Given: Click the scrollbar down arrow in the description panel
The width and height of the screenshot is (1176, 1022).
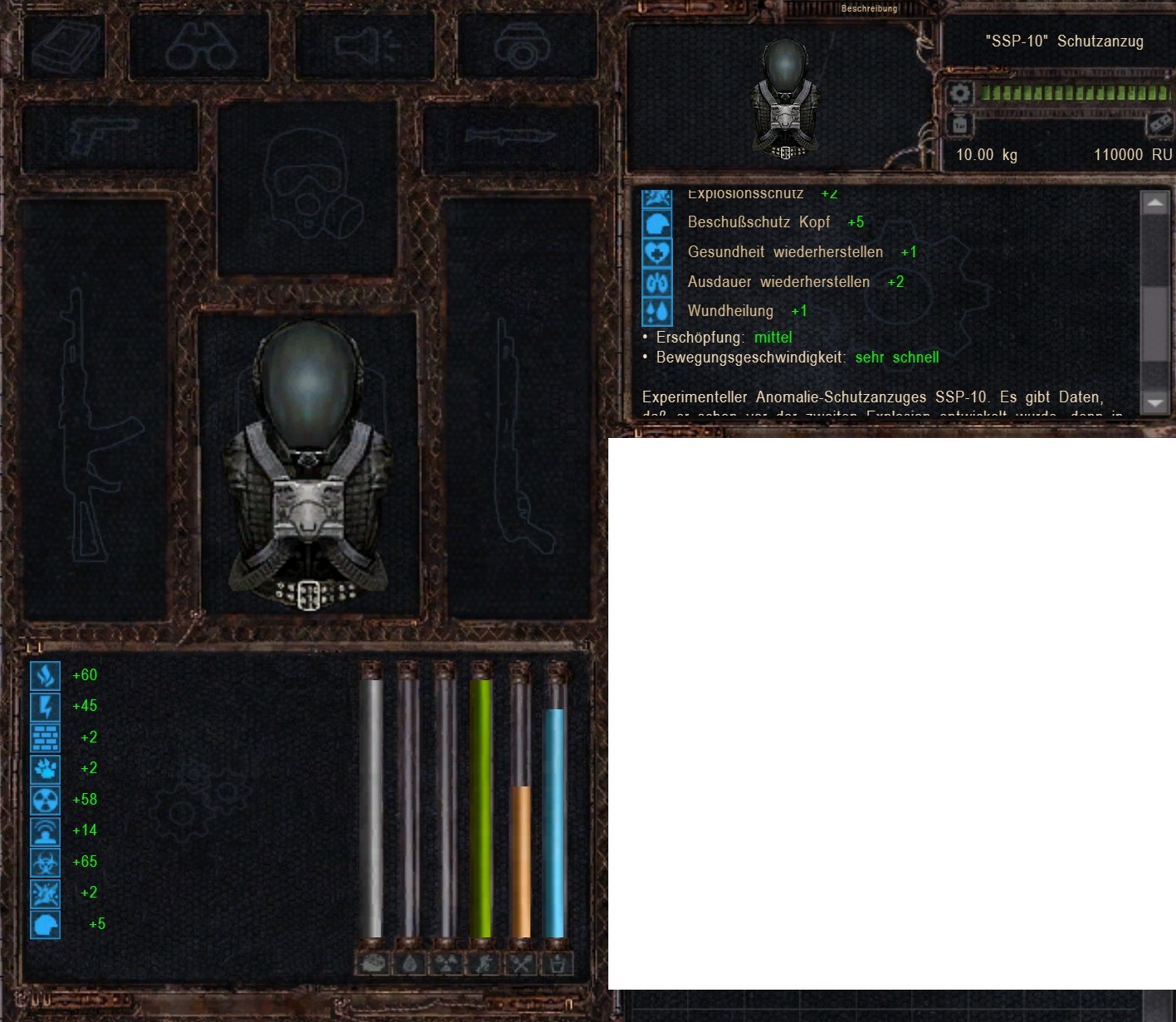Looking at the screenshot, I should [1154, 403].
